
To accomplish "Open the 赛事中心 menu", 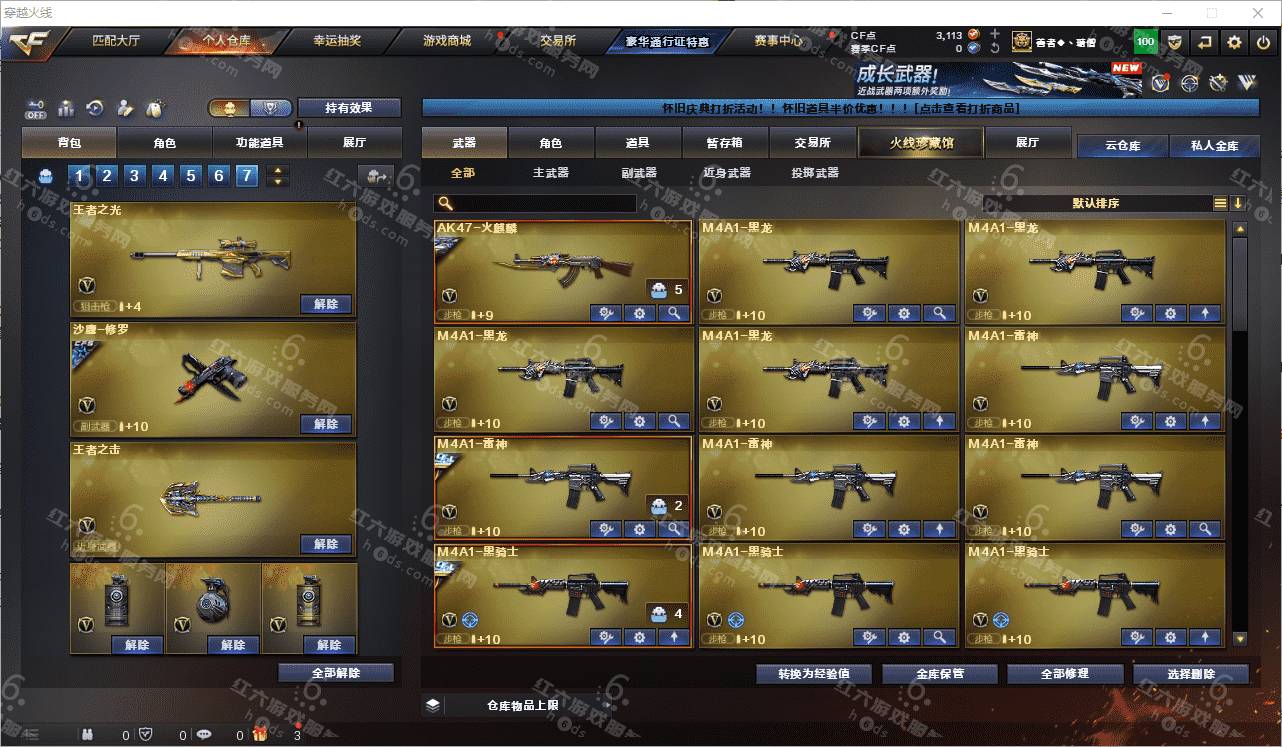I will [778, 42].
